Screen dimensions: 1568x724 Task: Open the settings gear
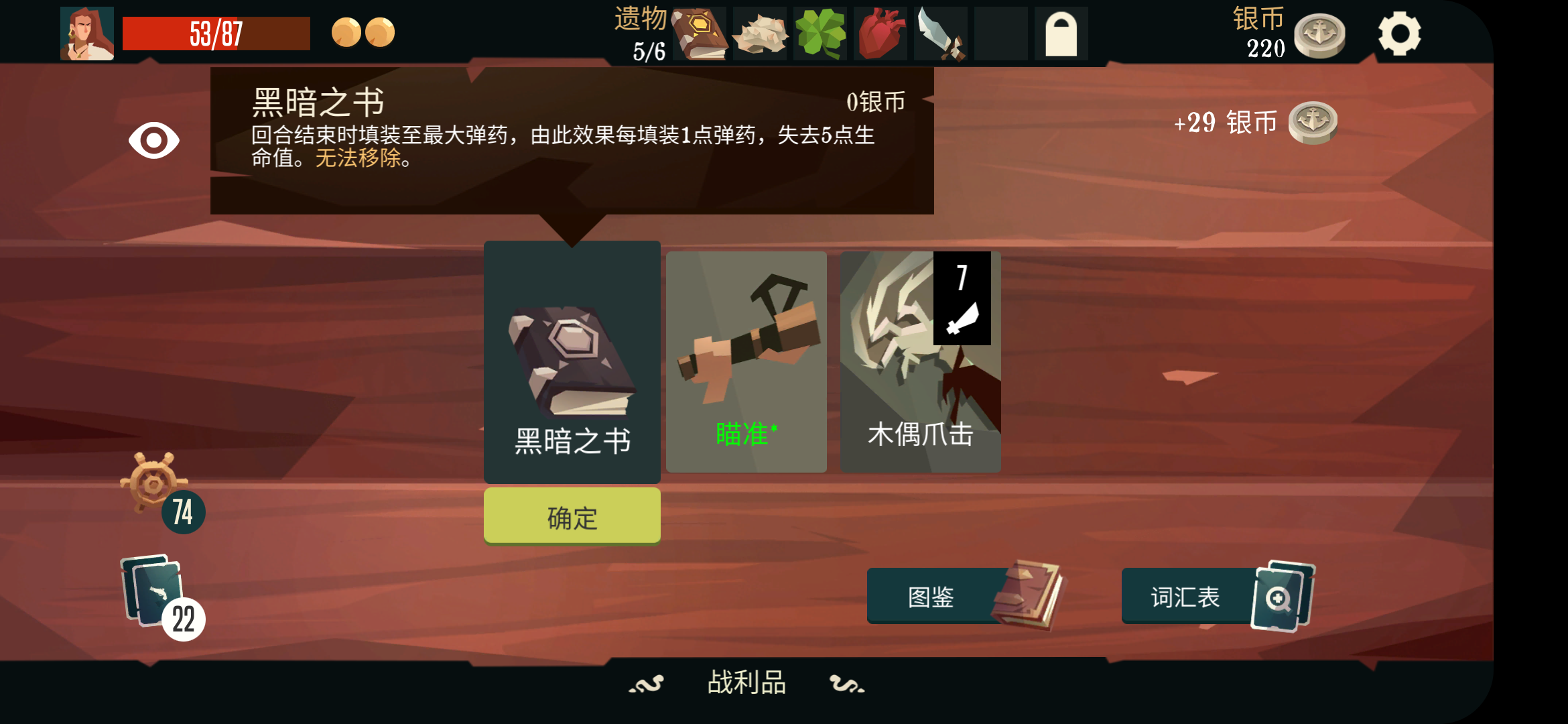1400,34
